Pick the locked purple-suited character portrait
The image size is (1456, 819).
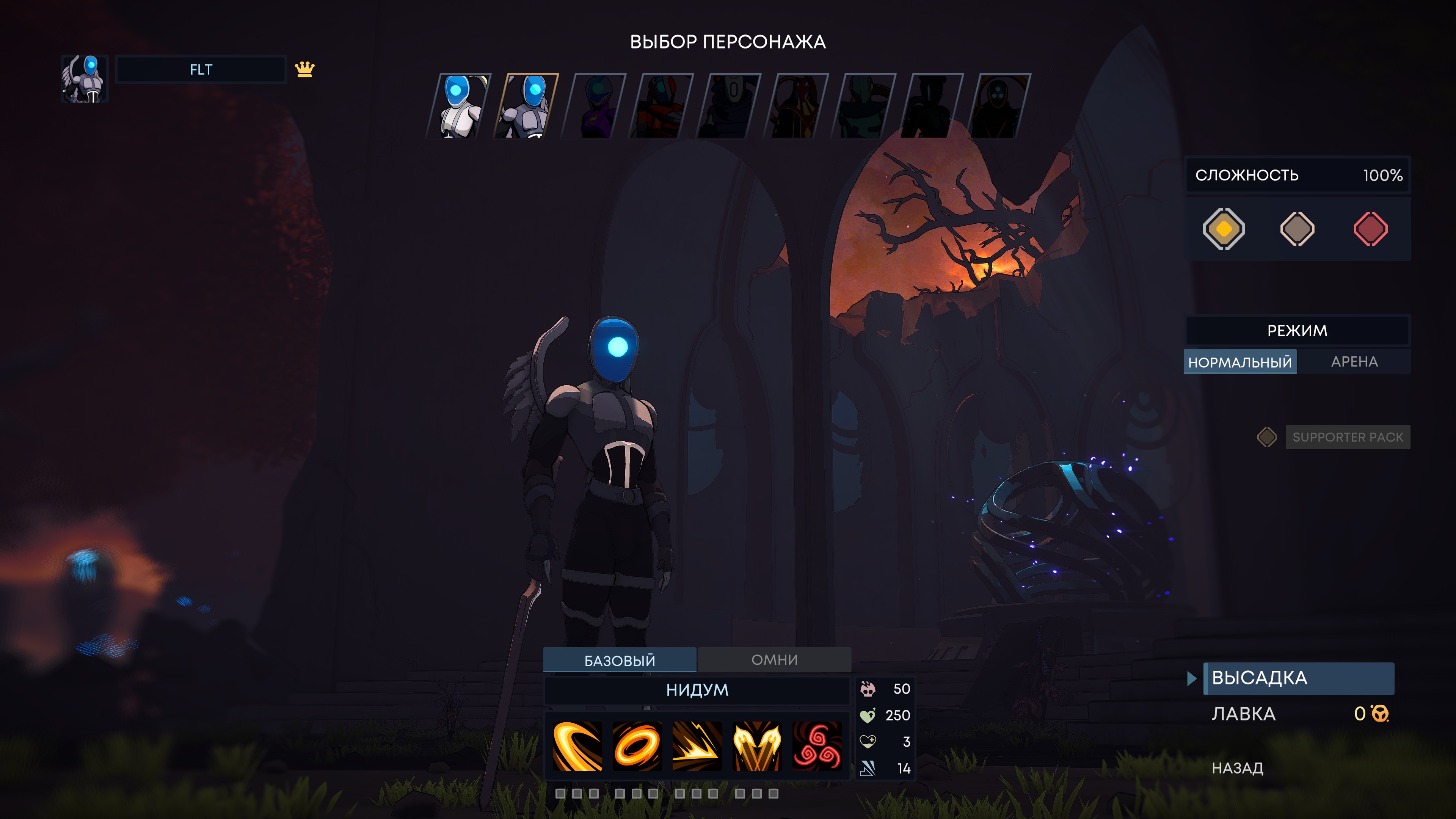coord(595,106)
